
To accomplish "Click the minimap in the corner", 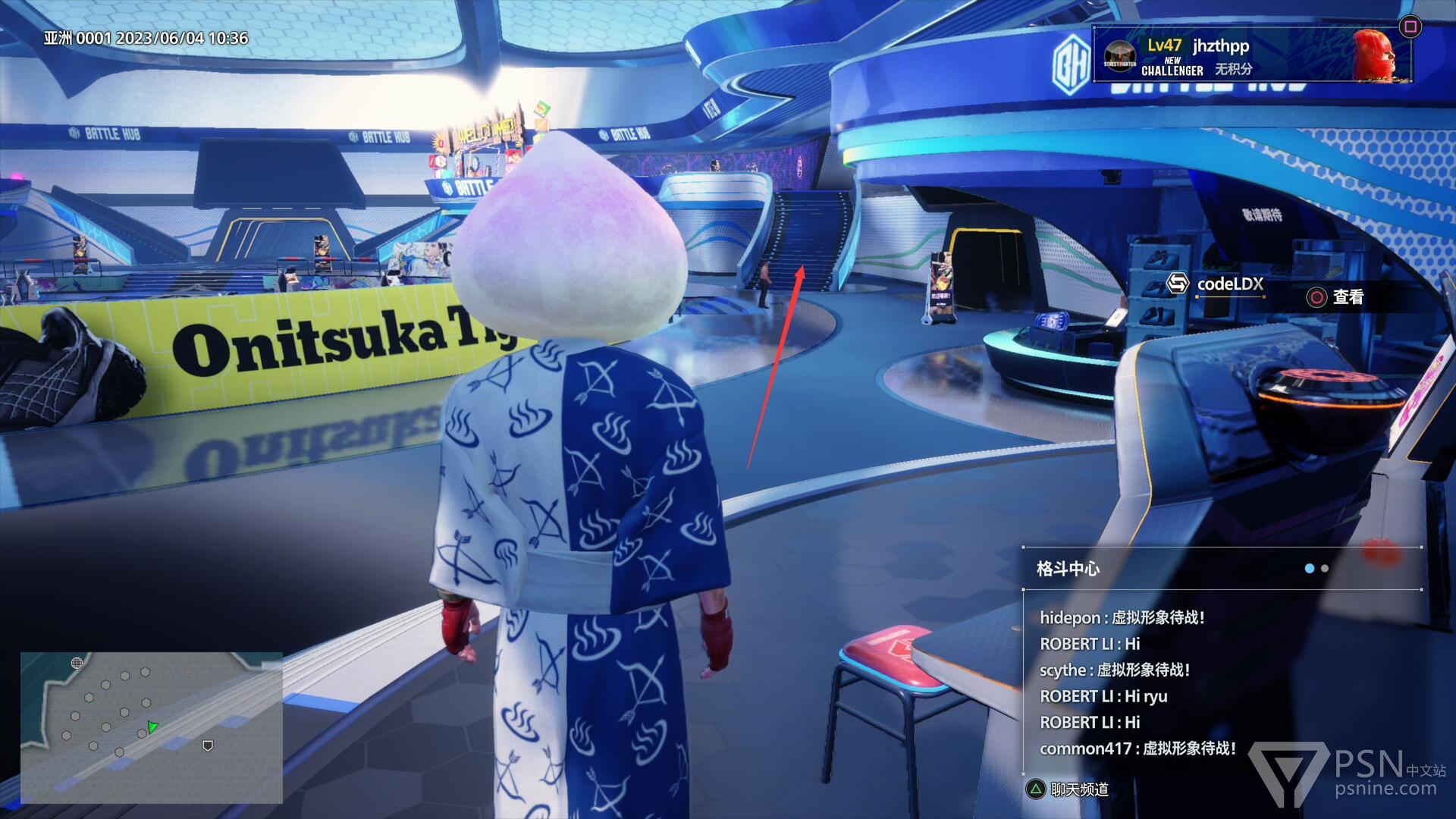I will click(152, 727).
